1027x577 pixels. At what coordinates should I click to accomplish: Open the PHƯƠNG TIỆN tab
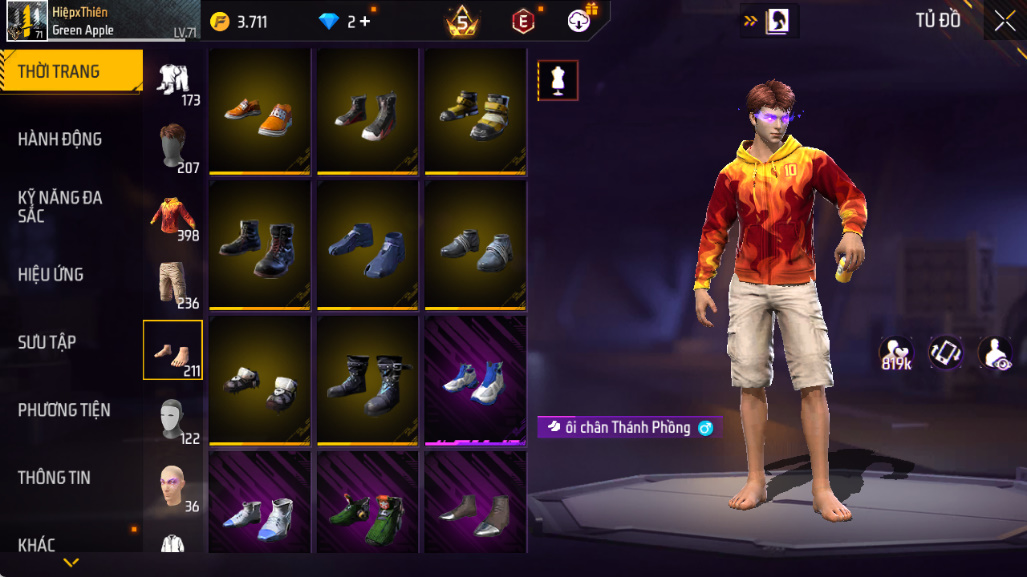pyautogui.click(x=64, y=410)
